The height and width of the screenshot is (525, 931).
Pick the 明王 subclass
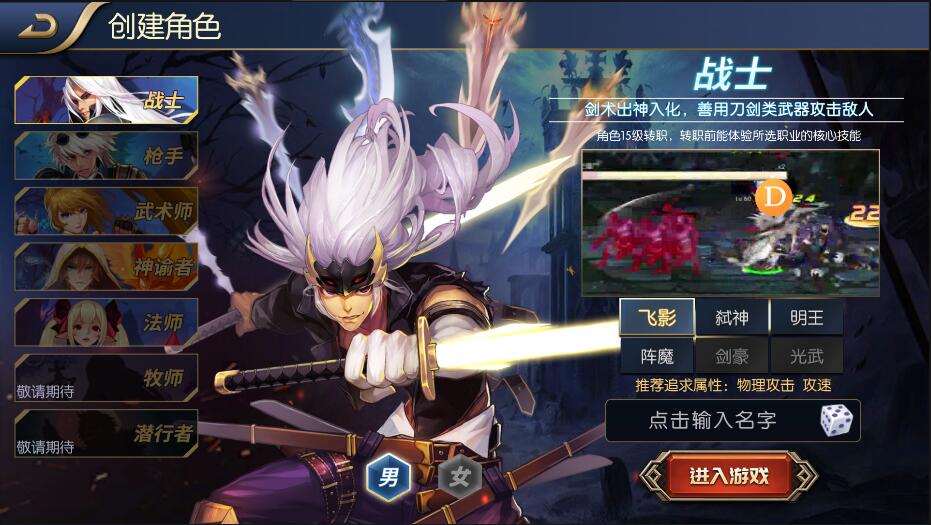(x=806, y=318)
